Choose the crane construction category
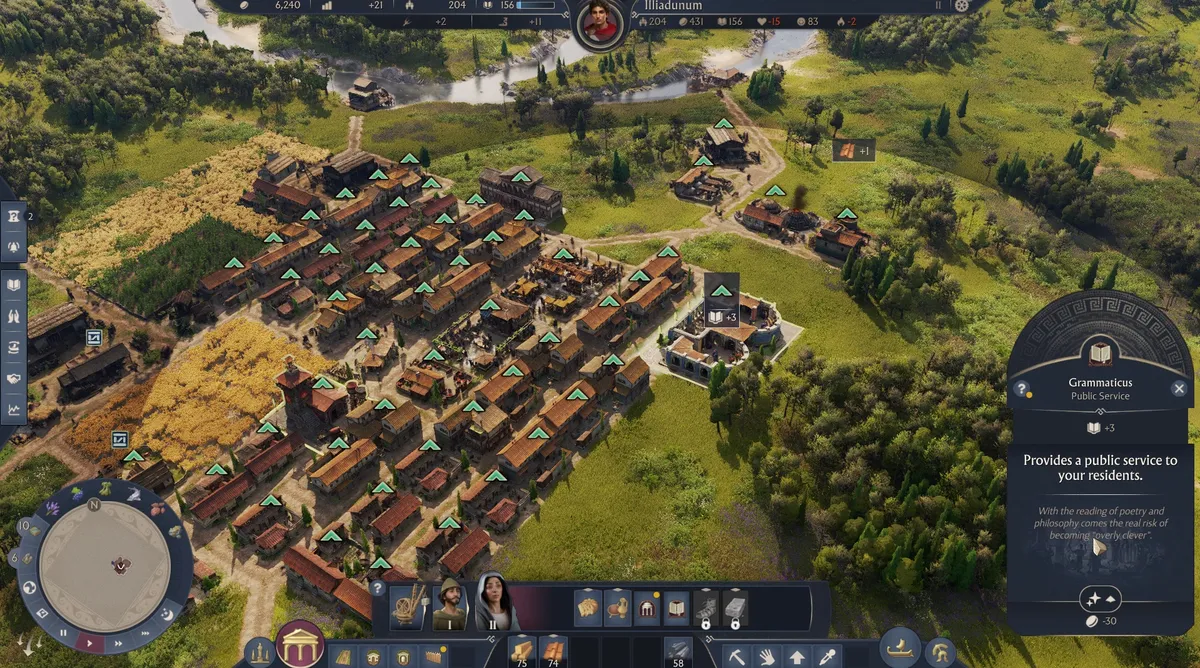The width and height of the screenshot is (1200, 668). click(406, 606)
